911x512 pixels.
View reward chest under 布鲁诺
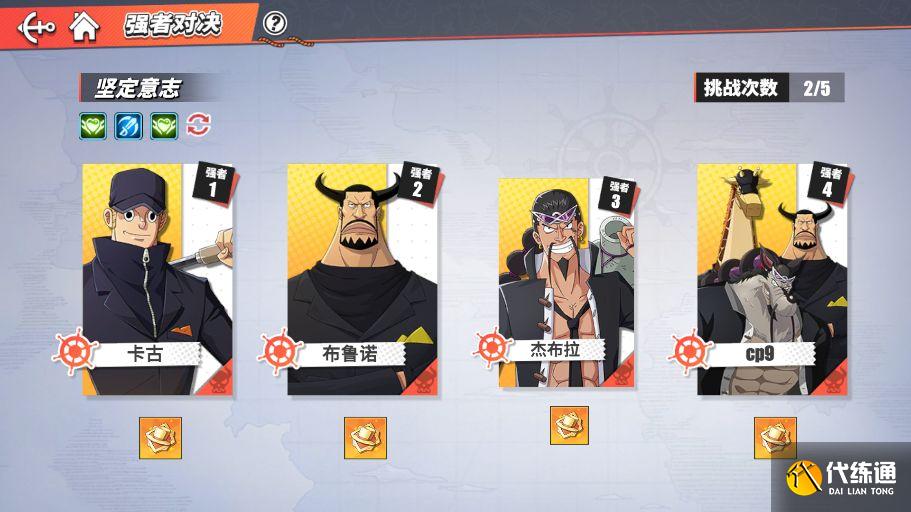tap(365, 438)
